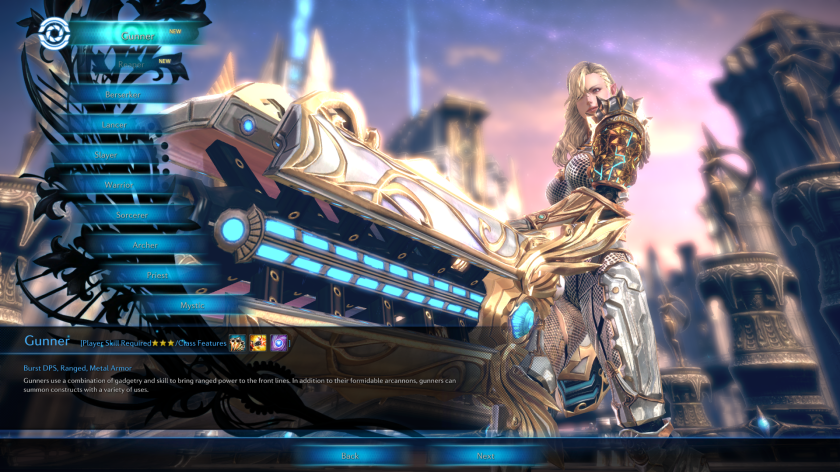This screenshot has width=840, height=472.
Task: Pick the Archer class
Action: click(x=146, y=245)
